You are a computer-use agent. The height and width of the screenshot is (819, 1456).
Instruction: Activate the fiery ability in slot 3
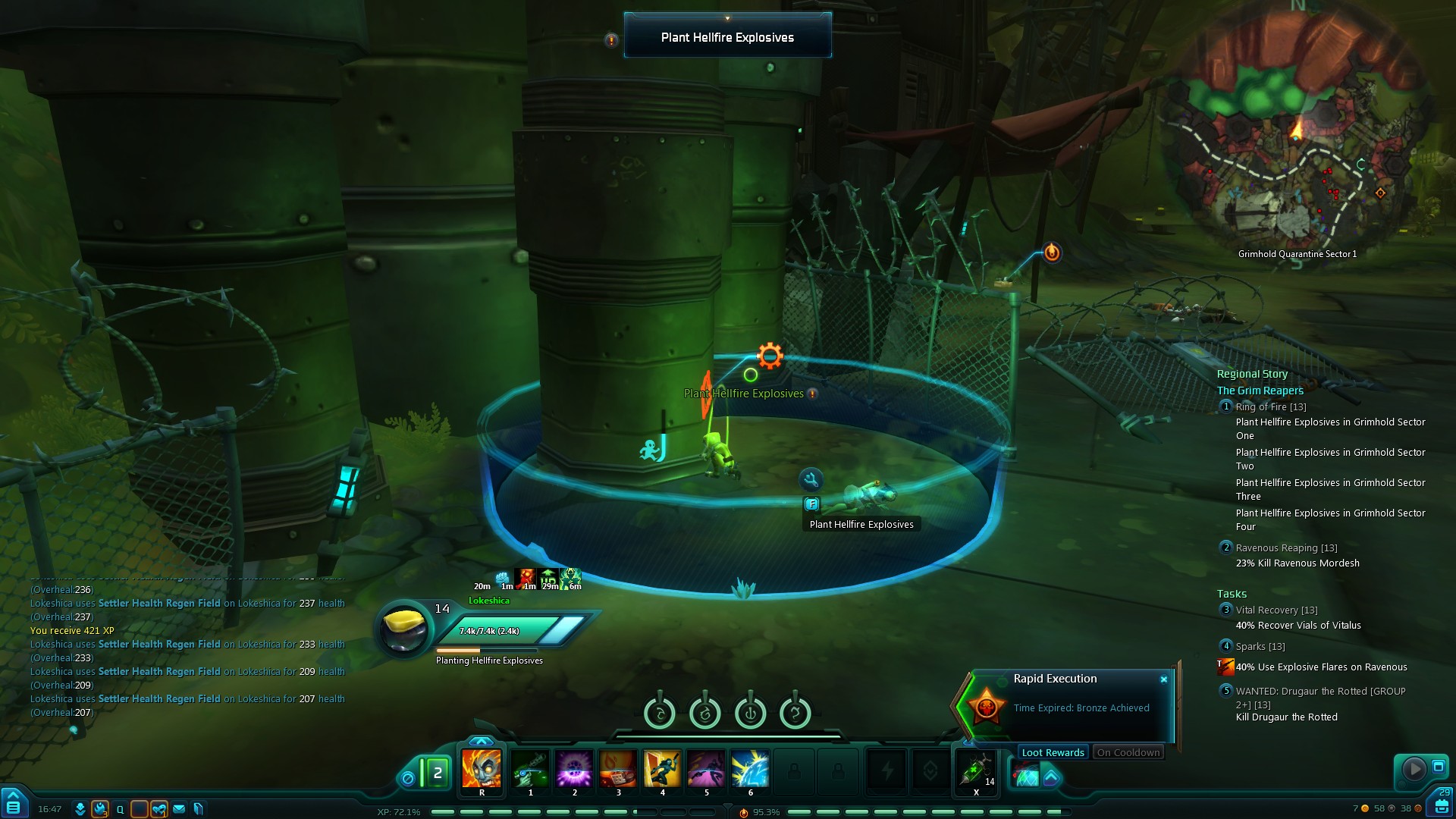618,768
